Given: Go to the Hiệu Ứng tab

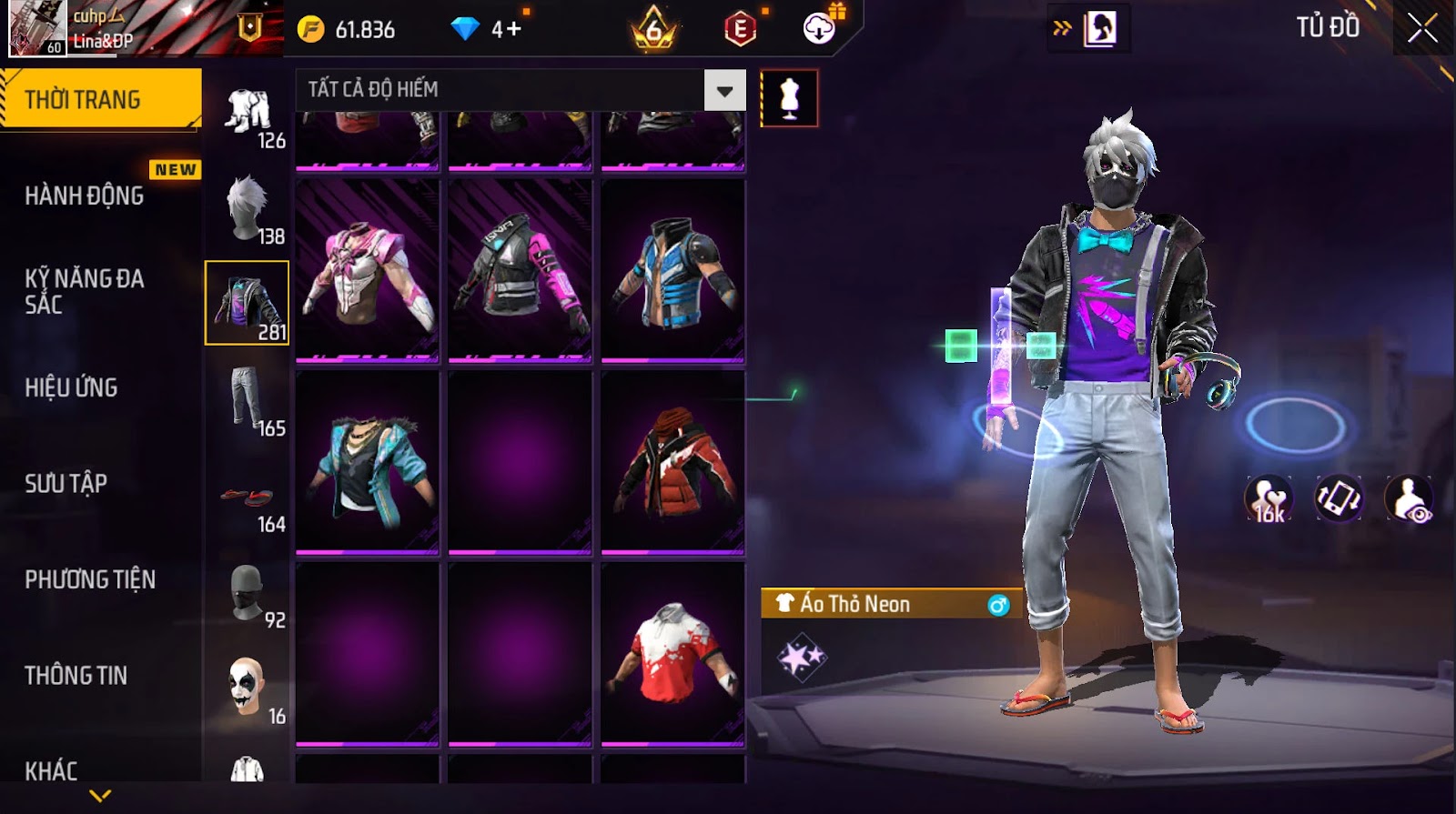Looking at the screenshot, I should coord(71,387).
